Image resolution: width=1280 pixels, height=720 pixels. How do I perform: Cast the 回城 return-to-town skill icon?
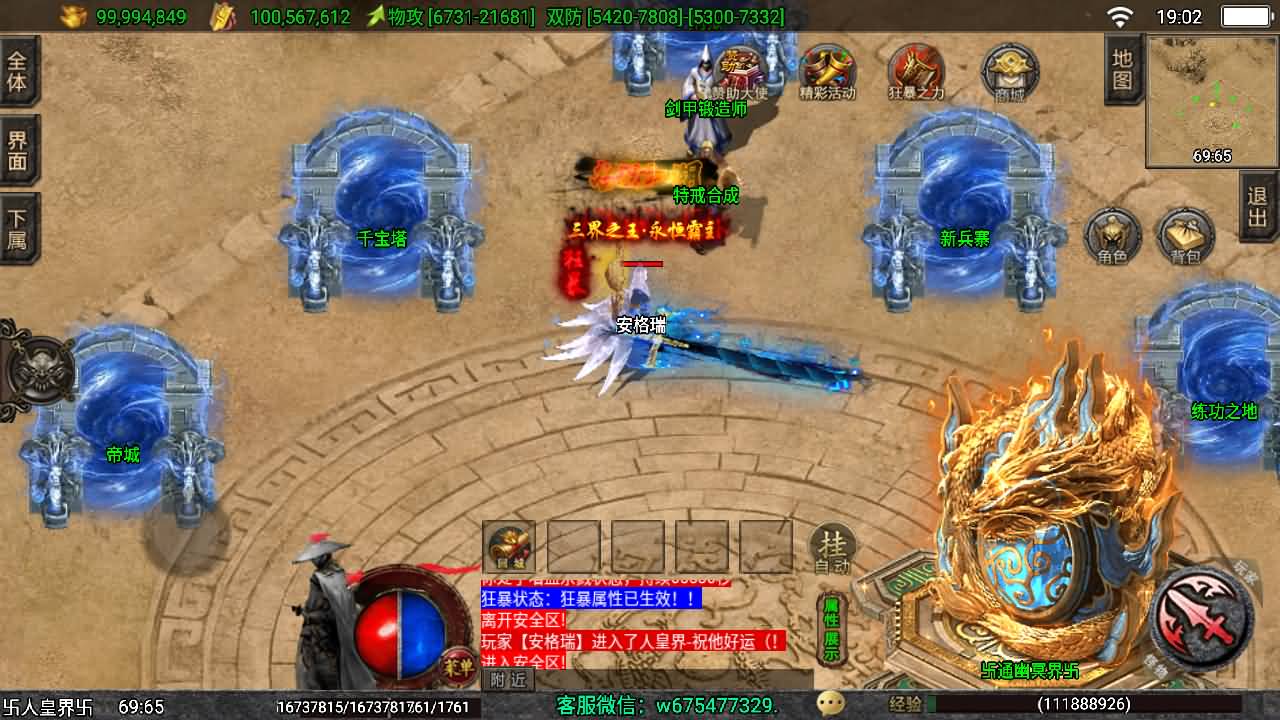point(508,545)
